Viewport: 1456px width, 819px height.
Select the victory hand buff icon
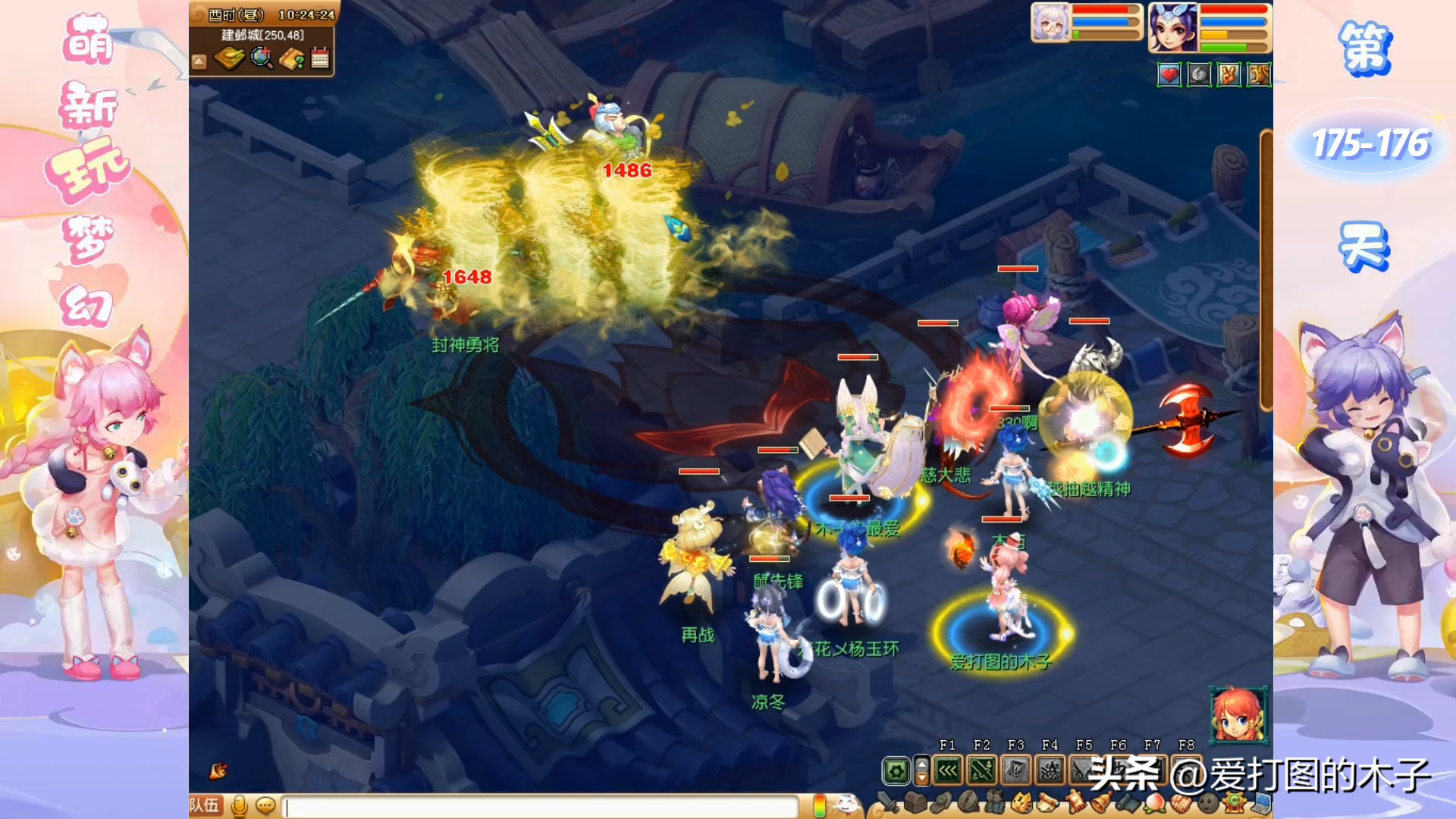(1228, 74)
